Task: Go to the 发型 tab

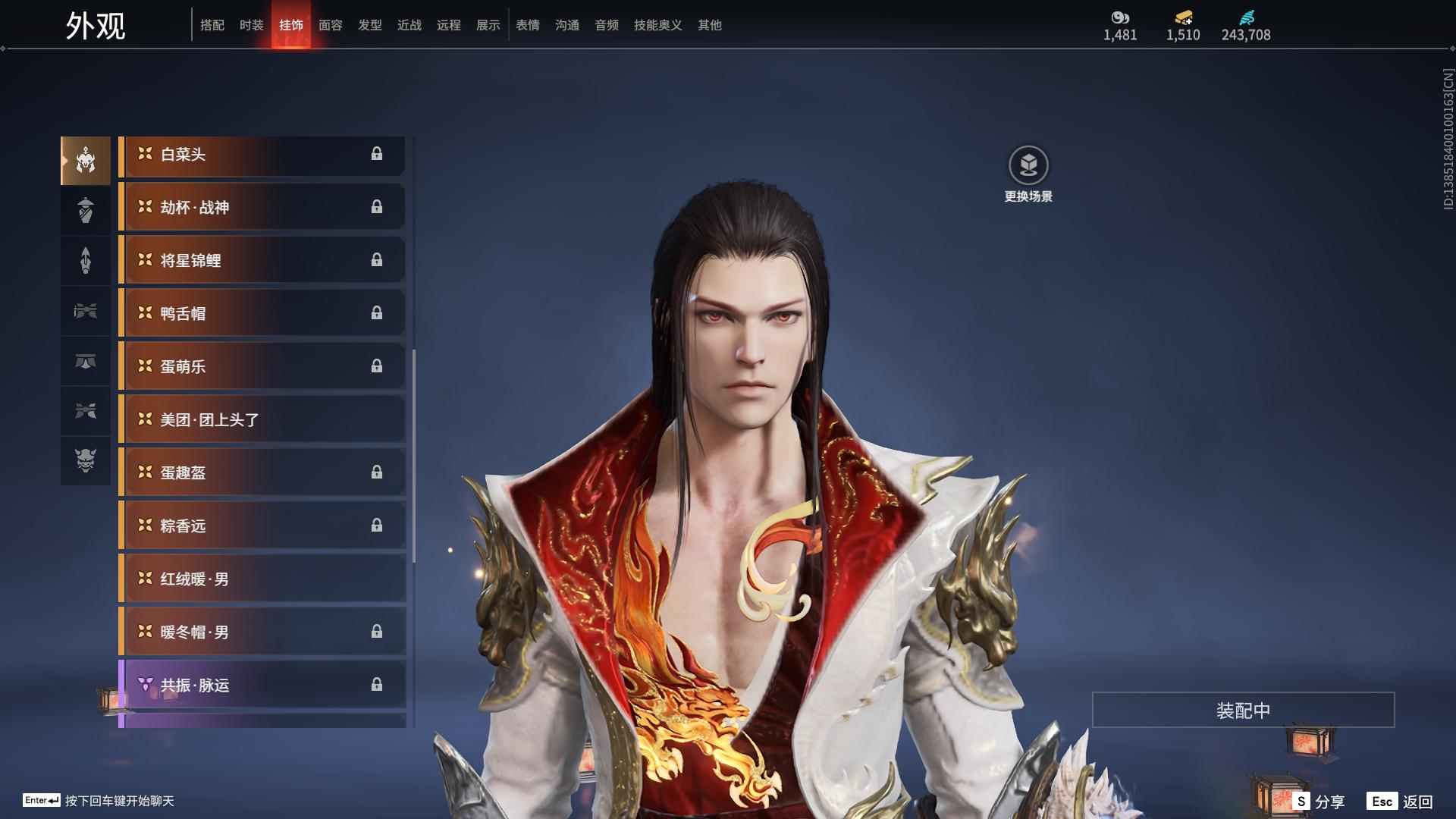Action: (x=369, y=25)
